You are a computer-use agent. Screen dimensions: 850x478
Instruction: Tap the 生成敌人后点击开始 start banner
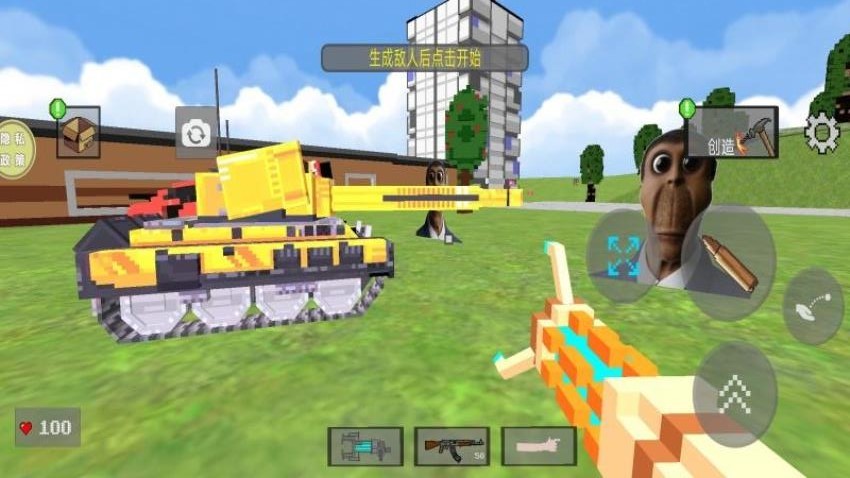click(x=424, y=58)
